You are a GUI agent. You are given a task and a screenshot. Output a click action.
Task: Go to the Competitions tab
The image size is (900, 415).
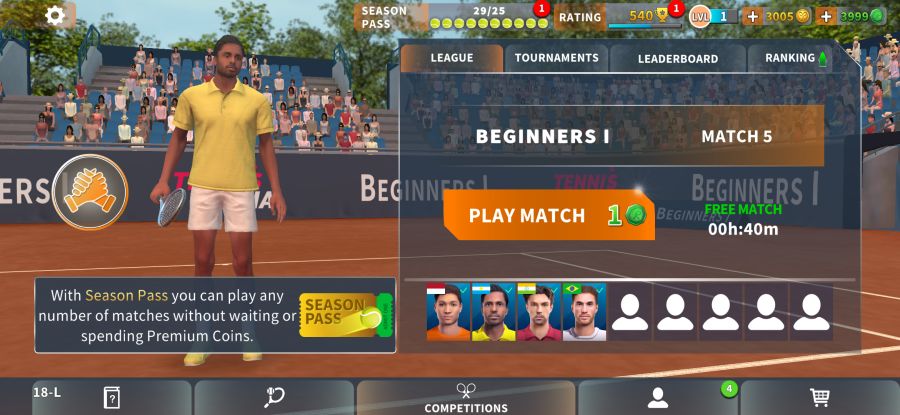point(466,398)
